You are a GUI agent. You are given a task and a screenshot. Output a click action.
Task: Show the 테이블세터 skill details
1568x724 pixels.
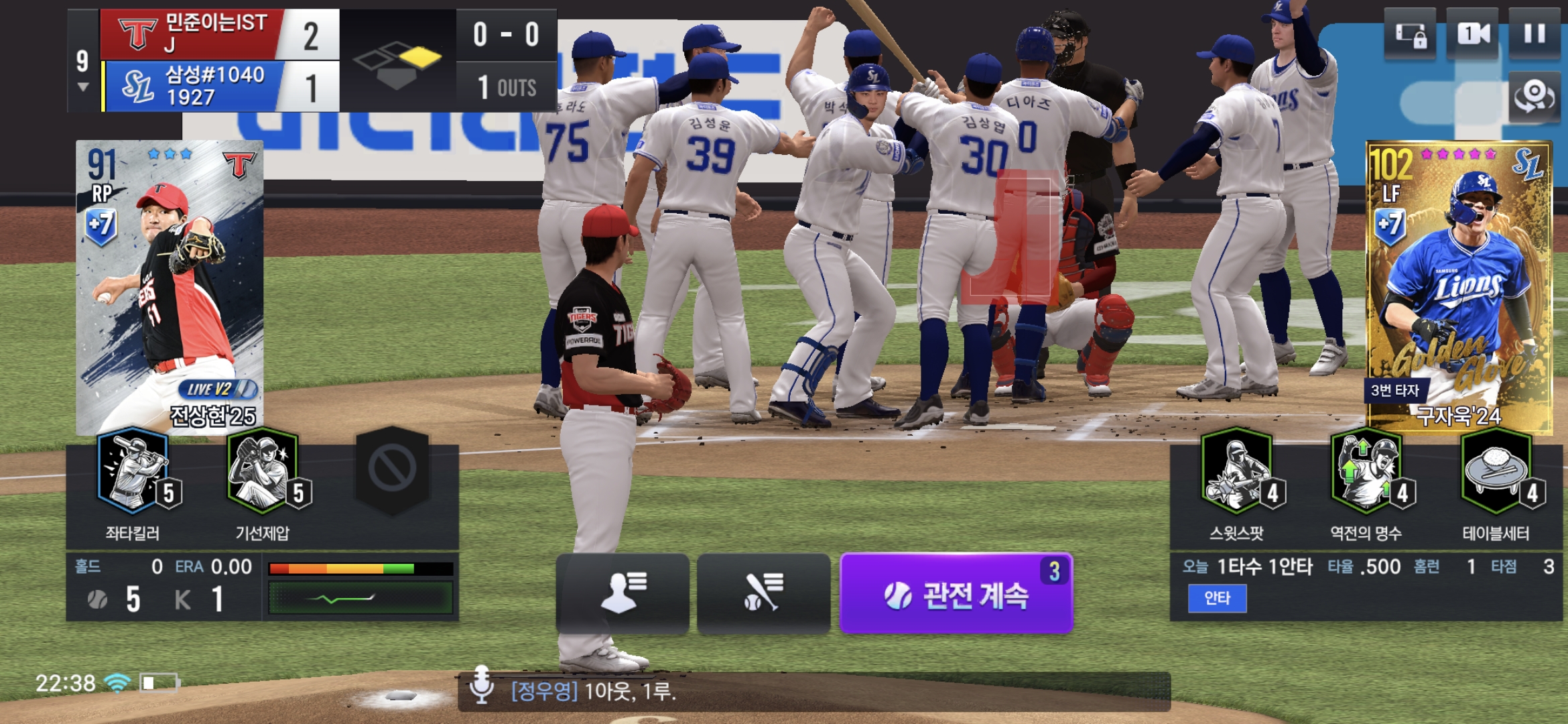(1496, 473)
